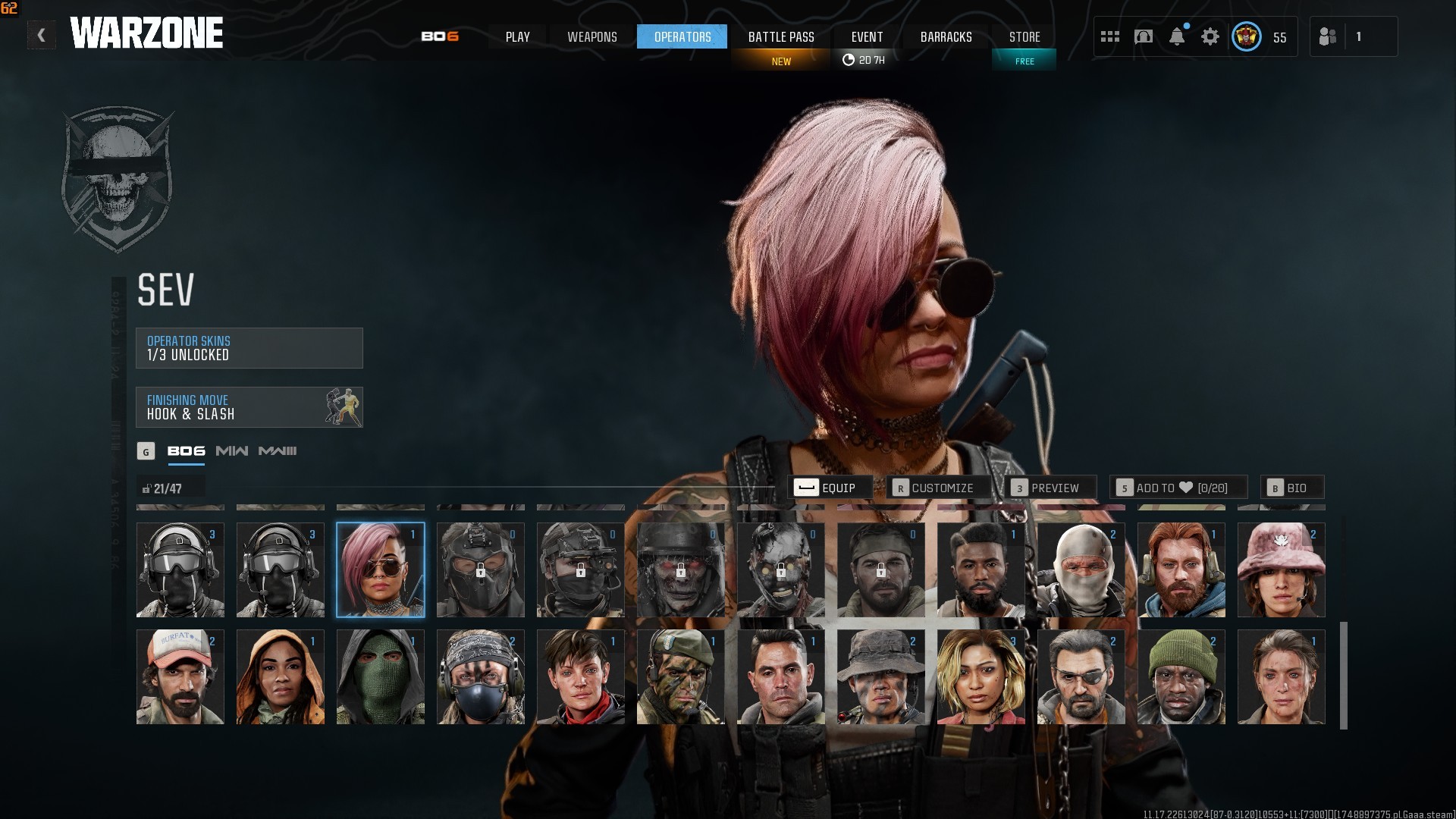1456x819 pixels.
Task: Choose the green balaclava hooded operator
Action: (x=380, y=676)
